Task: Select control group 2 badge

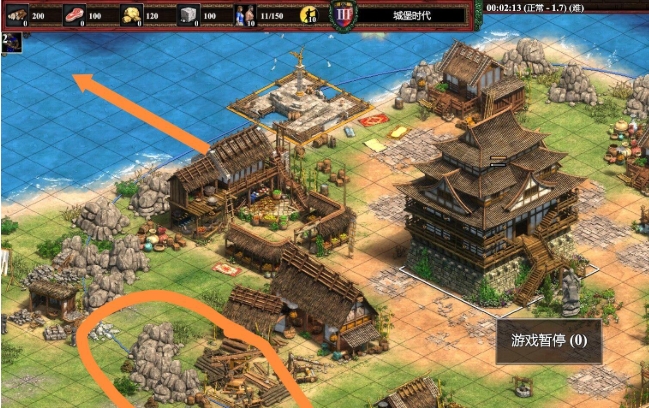Action: [9, 43]
